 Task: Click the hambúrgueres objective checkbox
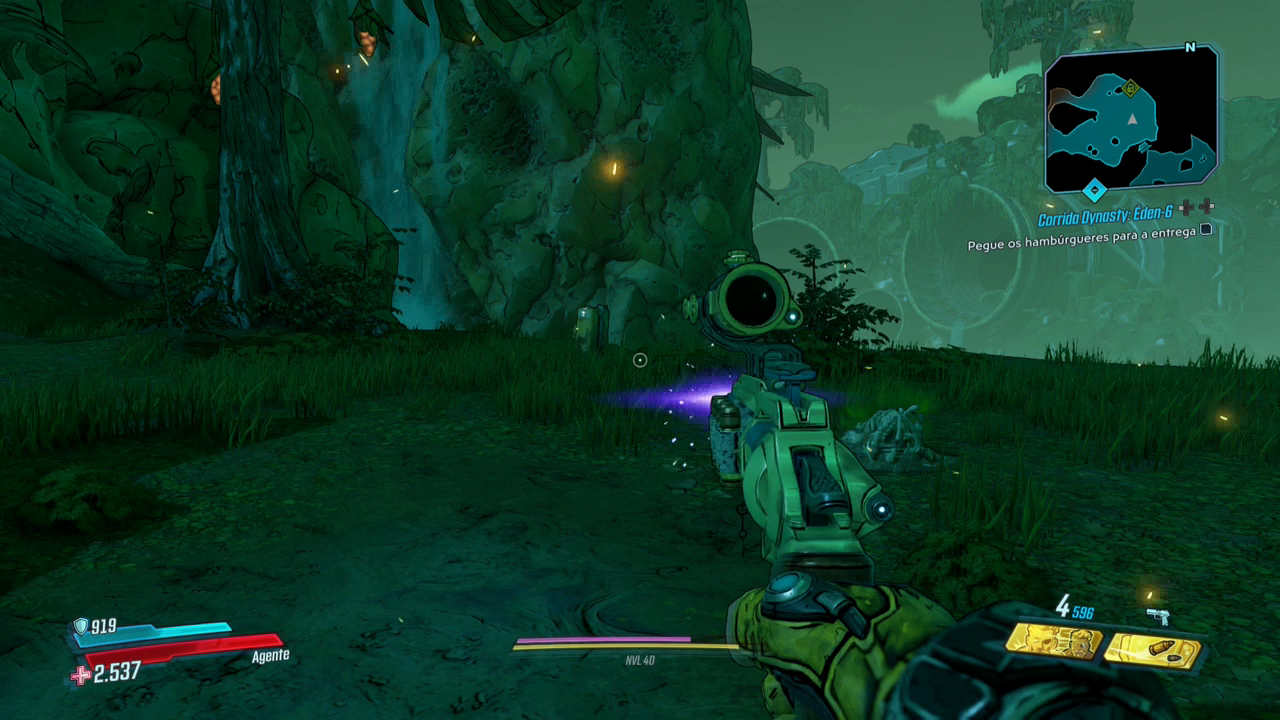[x=1206, y=229]
